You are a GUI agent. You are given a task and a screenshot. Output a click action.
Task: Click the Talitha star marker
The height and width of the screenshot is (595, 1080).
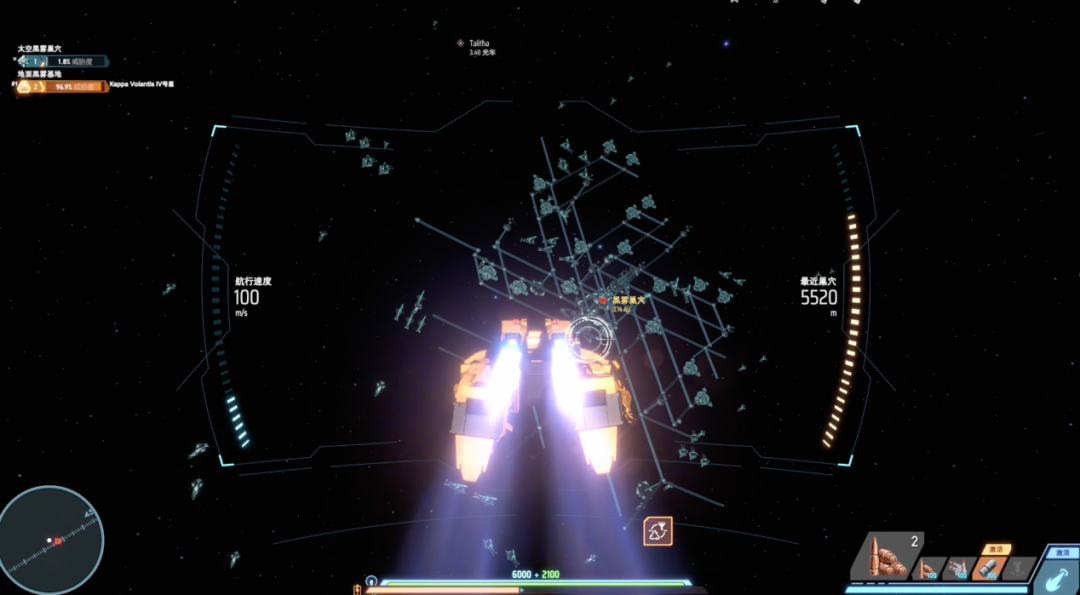pyautogui.click(x=460, y=43)
